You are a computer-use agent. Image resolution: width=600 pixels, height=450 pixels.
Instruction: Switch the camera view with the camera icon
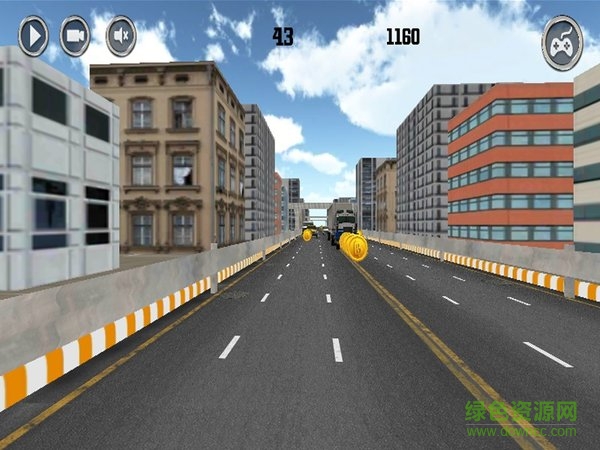click(x=76, y=37)
